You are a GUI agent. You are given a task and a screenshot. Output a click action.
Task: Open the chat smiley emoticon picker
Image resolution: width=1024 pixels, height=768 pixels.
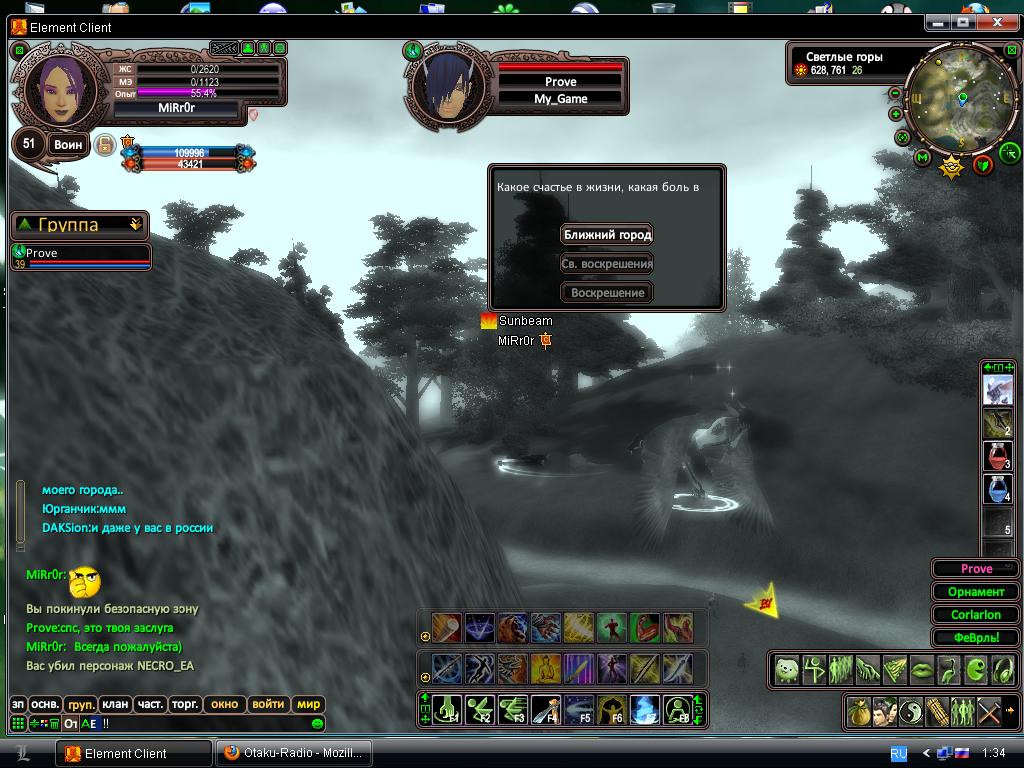pos(318,723)
